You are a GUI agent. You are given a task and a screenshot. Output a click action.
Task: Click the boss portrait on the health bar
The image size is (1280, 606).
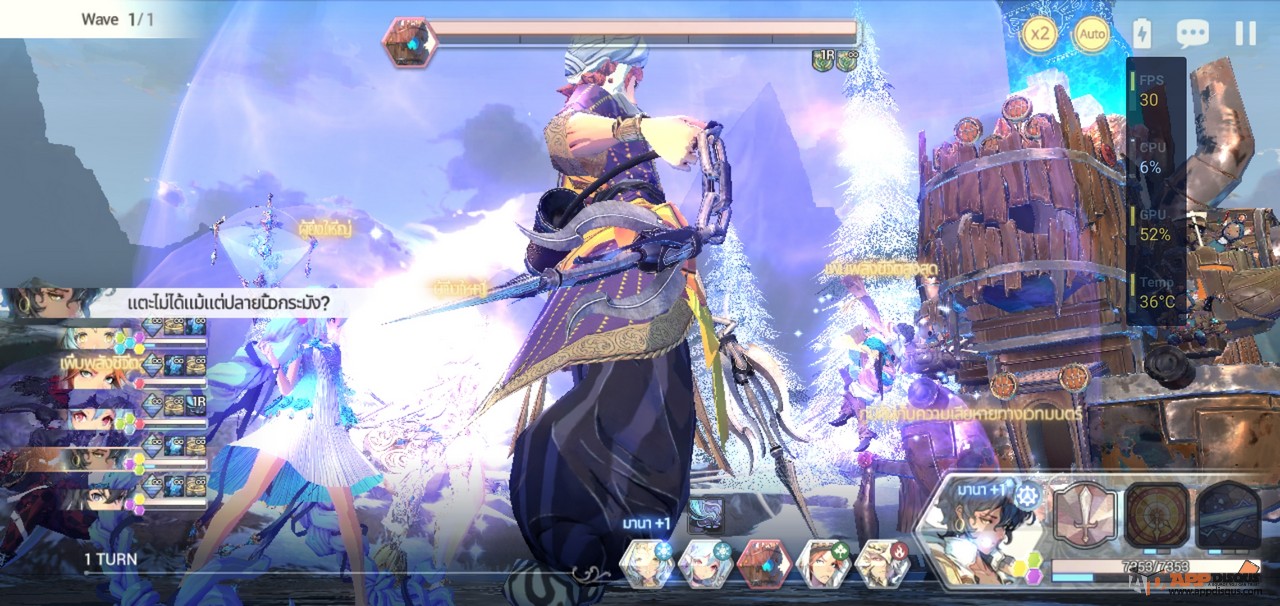coord(406,42)
